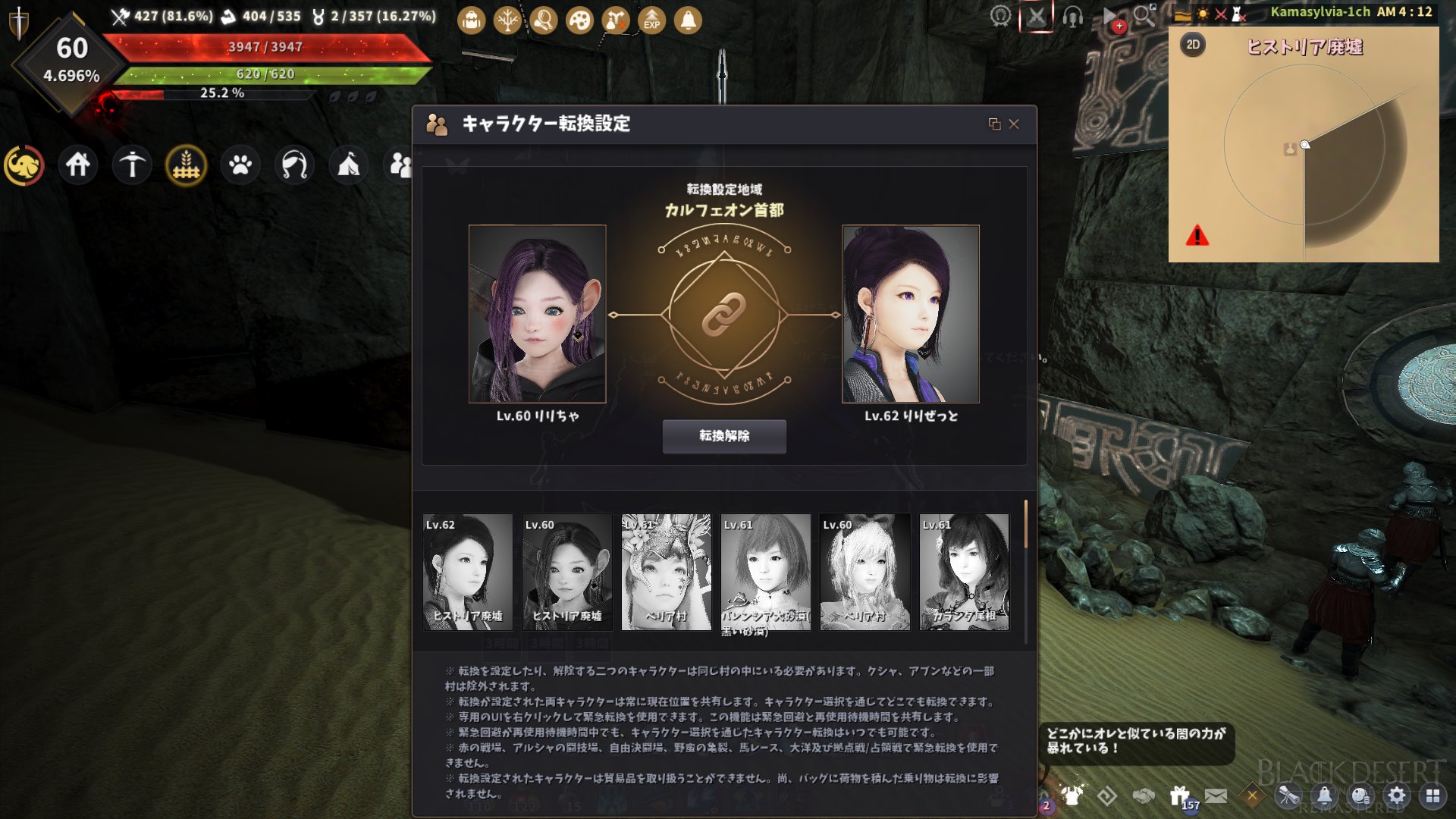Open the pickaxe gathering icon
Viewport: 1456px width, 819px height.
[x=131, y=165]
